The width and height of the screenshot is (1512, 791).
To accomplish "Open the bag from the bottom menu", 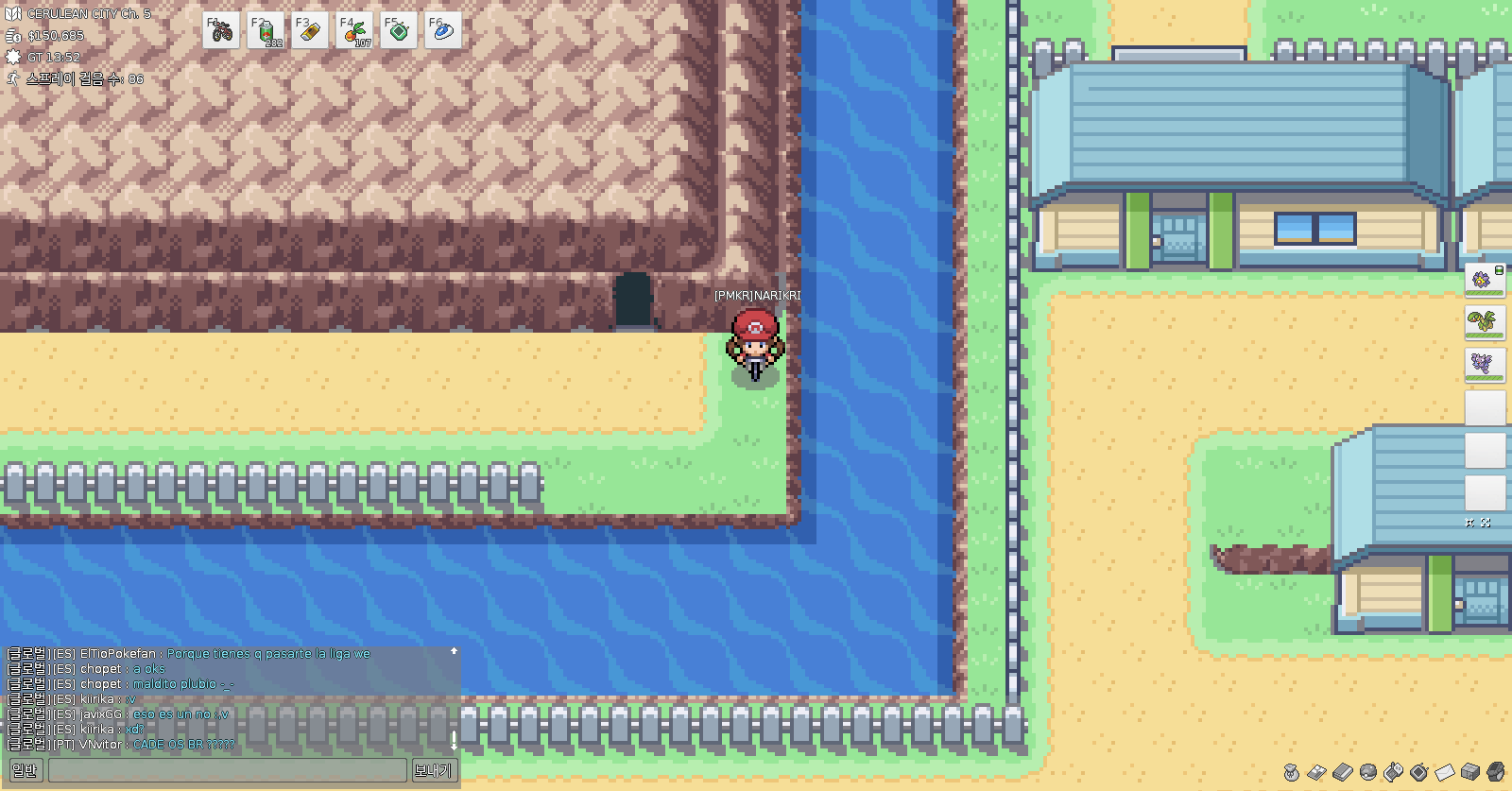I will click(x=1291, y=773).
